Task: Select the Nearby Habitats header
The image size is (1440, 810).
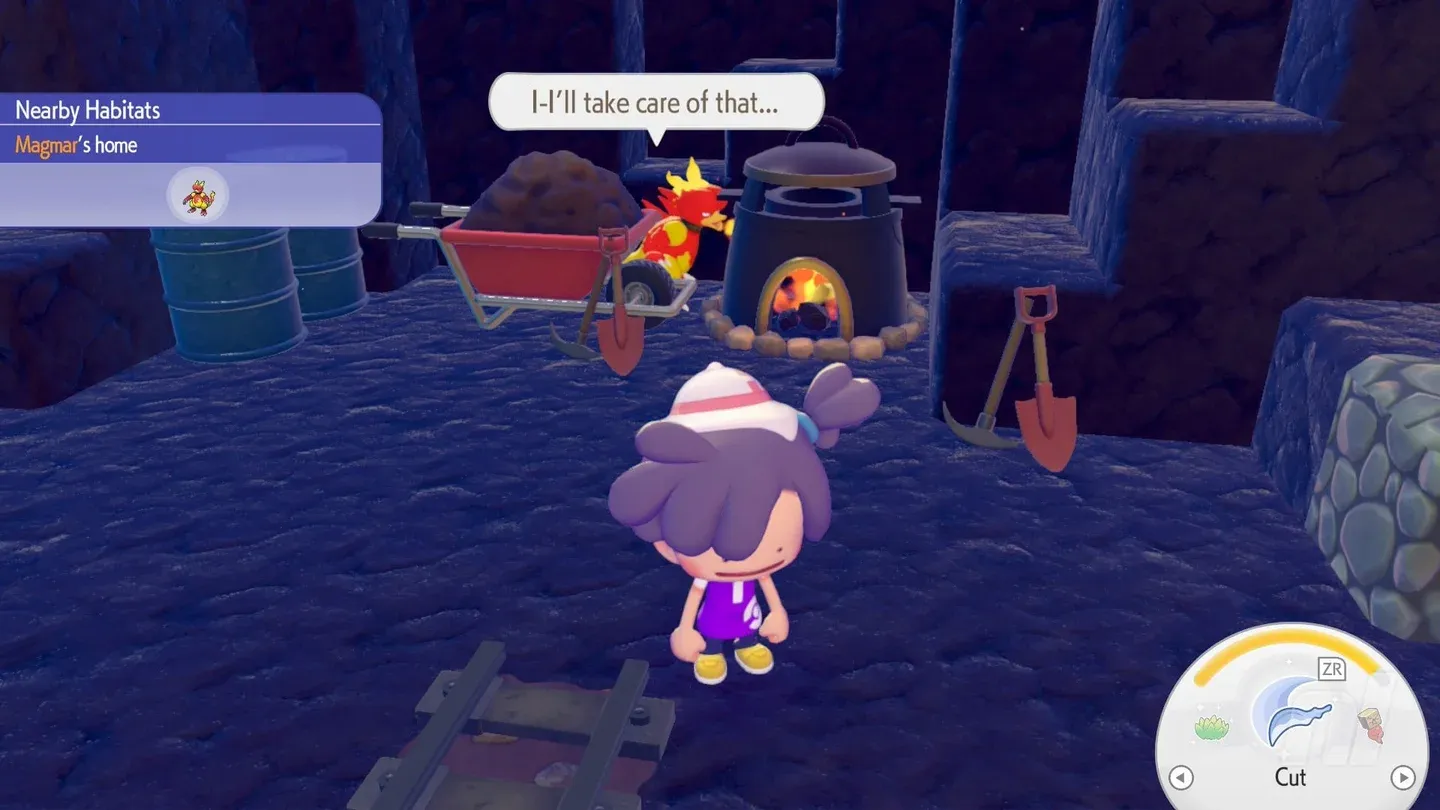Action: click(x=85, y=110)
